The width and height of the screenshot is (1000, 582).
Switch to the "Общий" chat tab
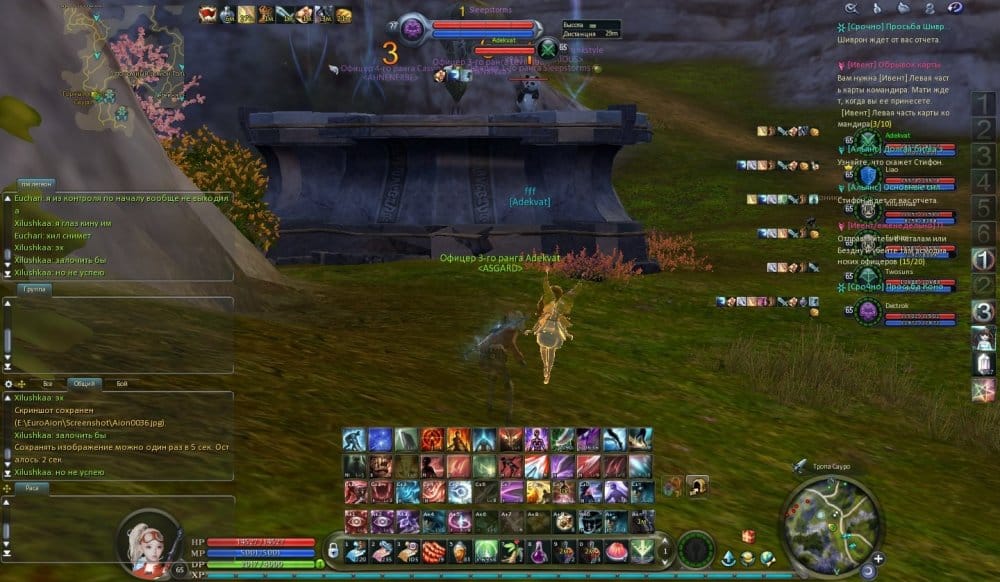click(x=84, y=383)
